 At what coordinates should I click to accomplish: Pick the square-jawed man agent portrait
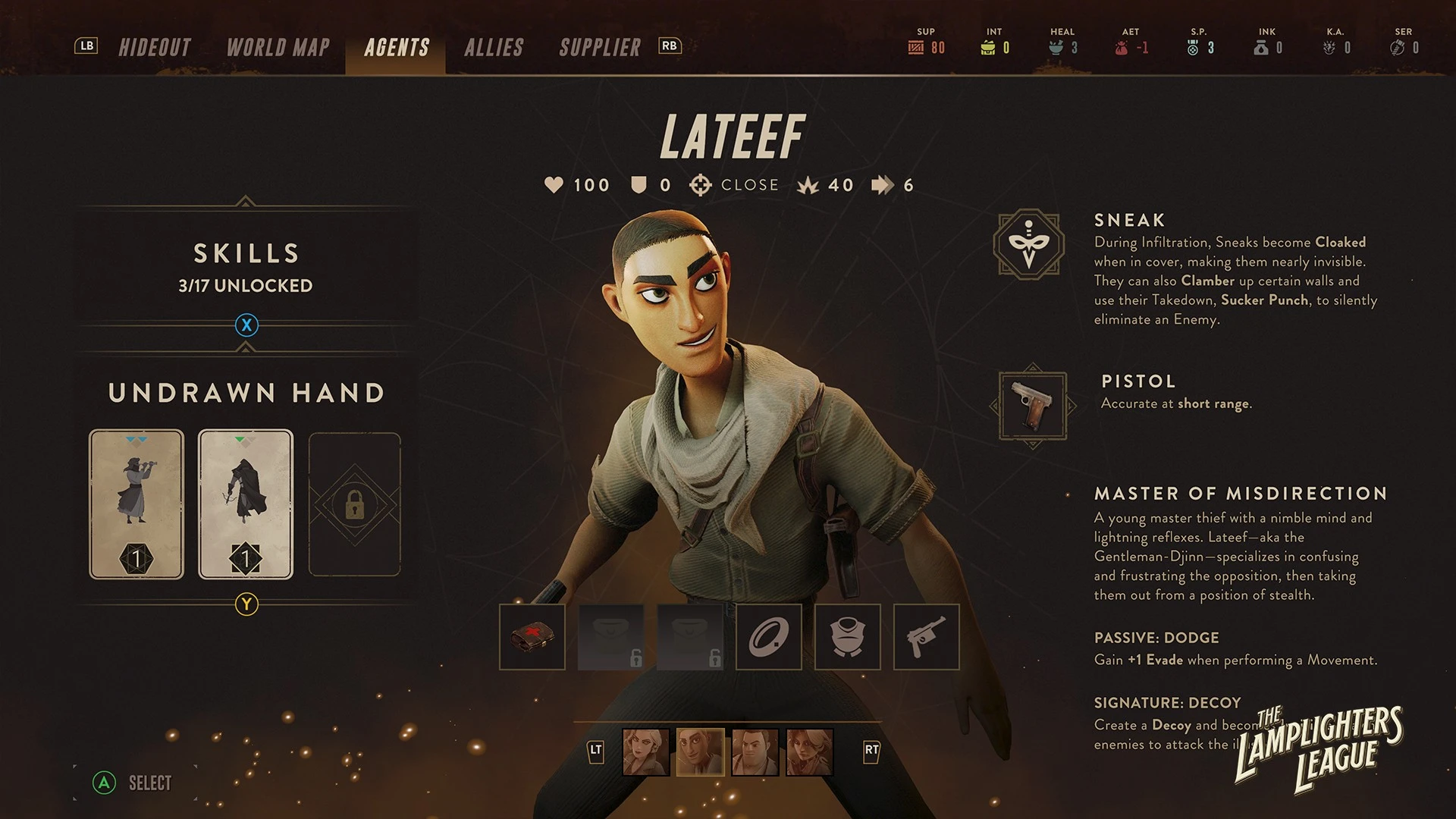[755, 752]
